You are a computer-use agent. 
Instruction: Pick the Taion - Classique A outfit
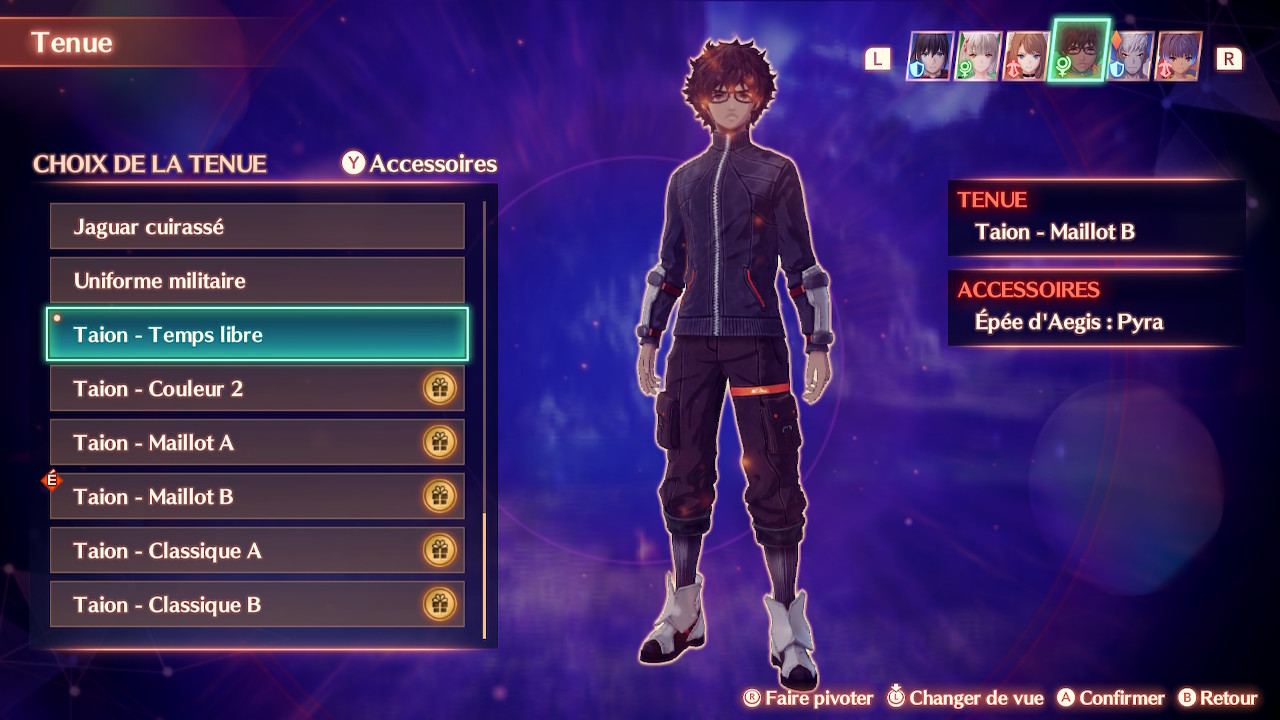pos(257,551)
